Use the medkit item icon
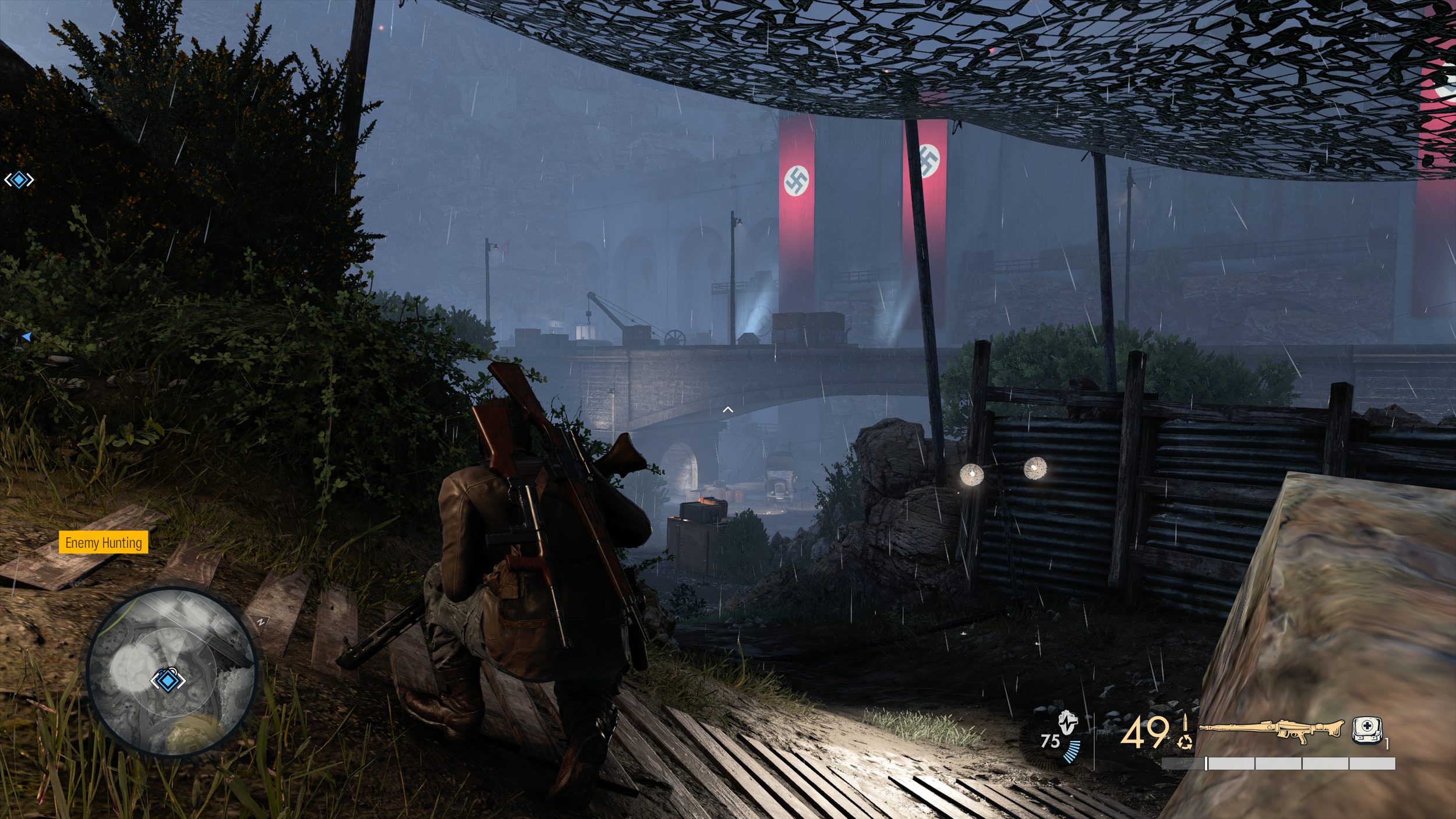1456x819 pixels. click(x=1366, y=730)
